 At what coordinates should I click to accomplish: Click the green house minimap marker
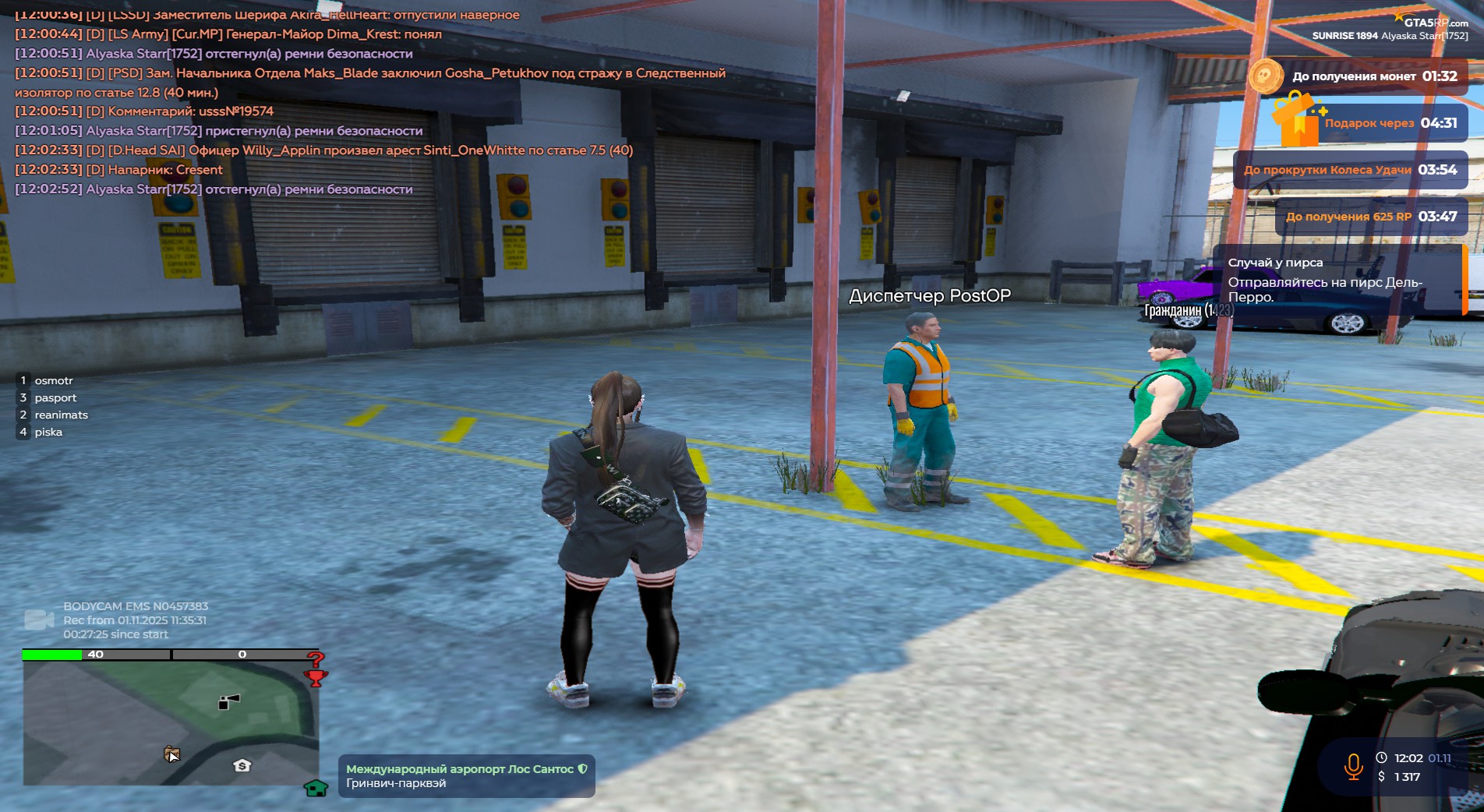point(316,788)
